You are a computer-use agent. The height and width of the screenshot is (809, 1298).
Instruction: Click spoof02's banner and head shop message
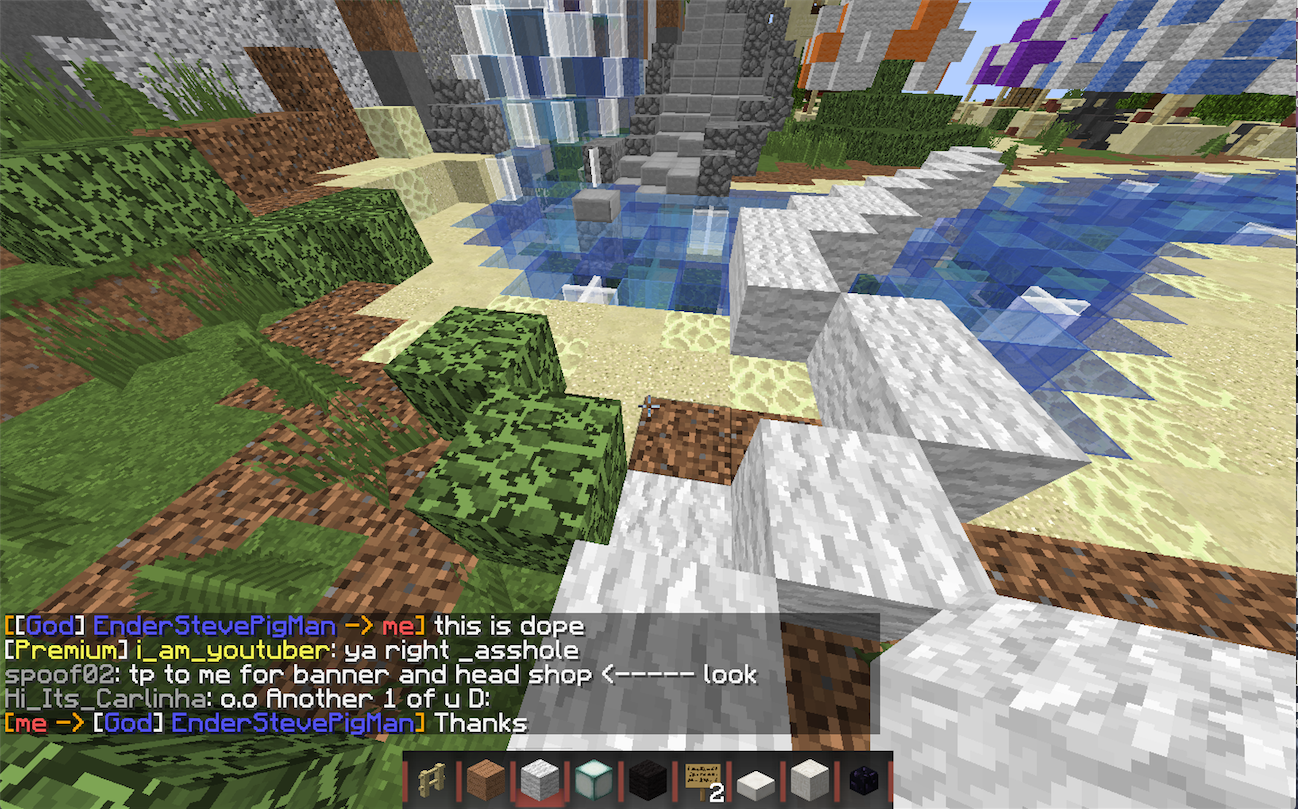tap(380, 675)
